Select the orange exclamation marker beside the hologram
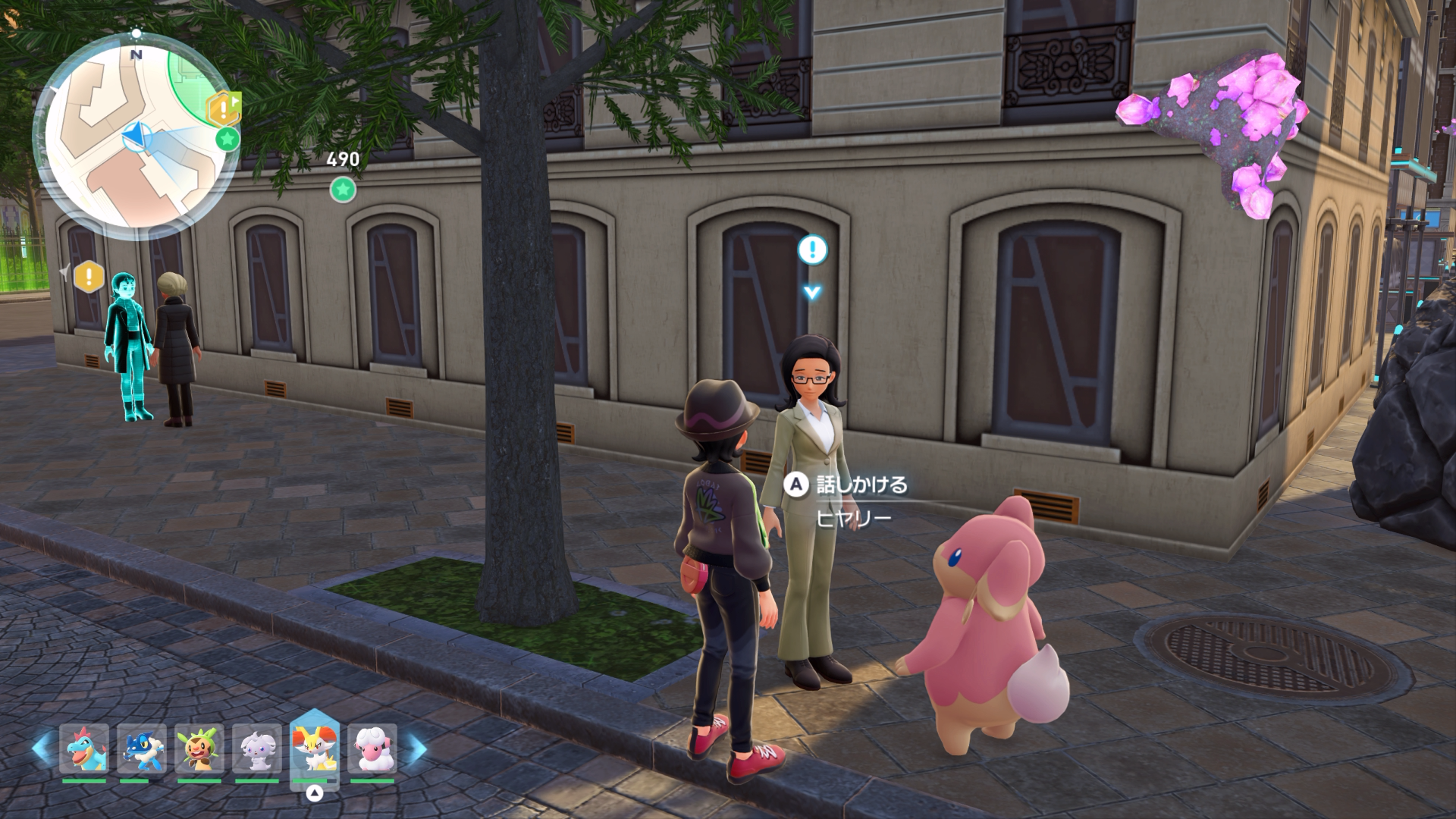 89,276
